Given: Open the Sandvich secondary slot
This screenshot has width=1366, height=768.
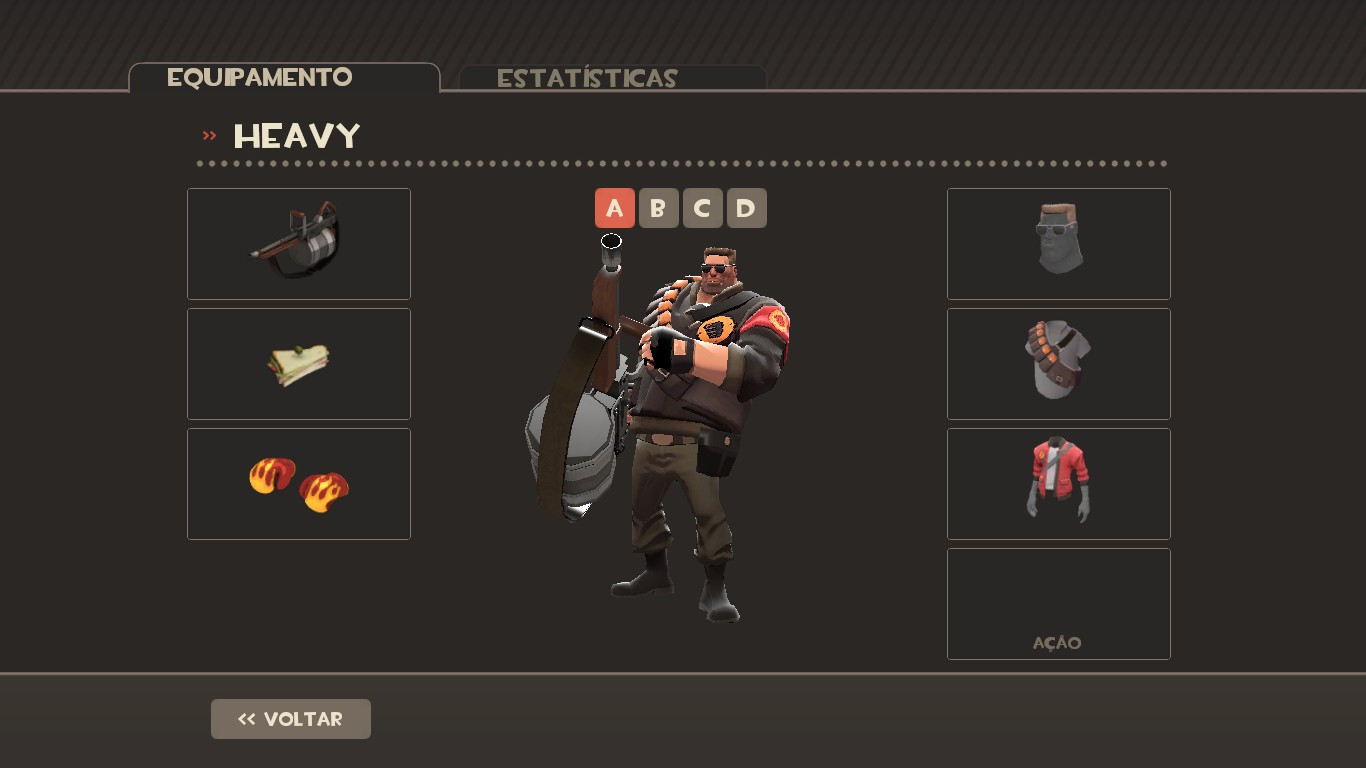Looking at the screenshot, I should coord(298,363).
